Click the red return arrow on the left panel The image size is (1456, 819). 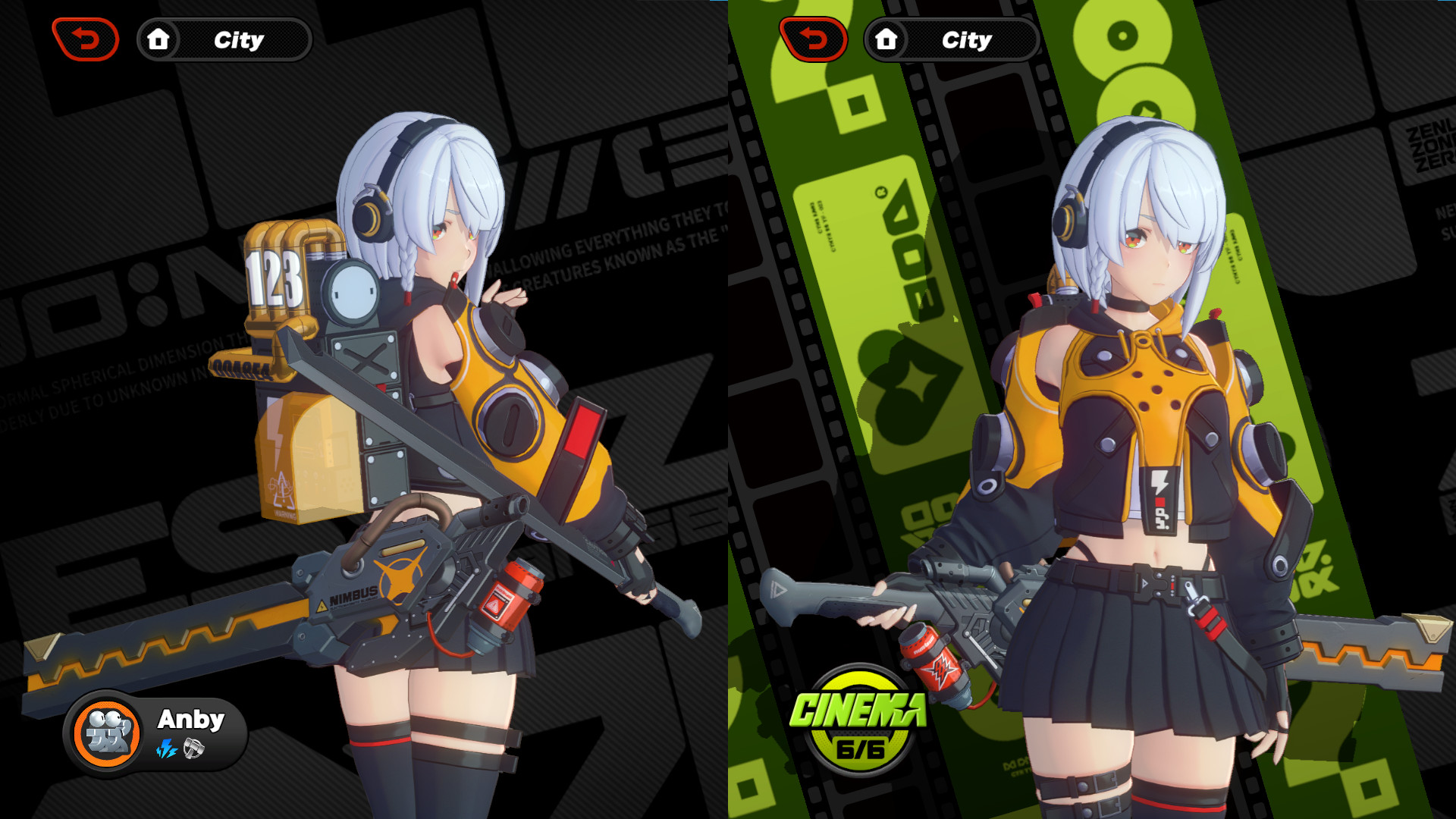point(85,39)
